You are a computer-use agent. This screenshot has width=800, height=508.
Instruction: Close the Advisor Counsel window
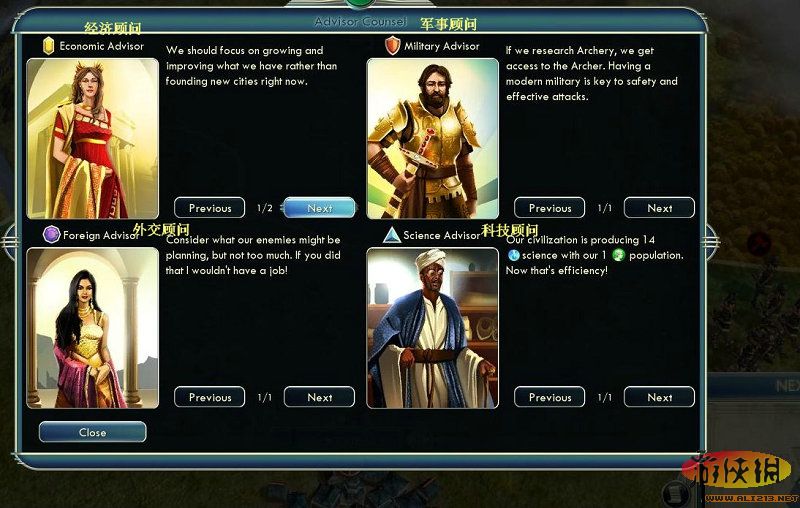click(x=92, y=432)
